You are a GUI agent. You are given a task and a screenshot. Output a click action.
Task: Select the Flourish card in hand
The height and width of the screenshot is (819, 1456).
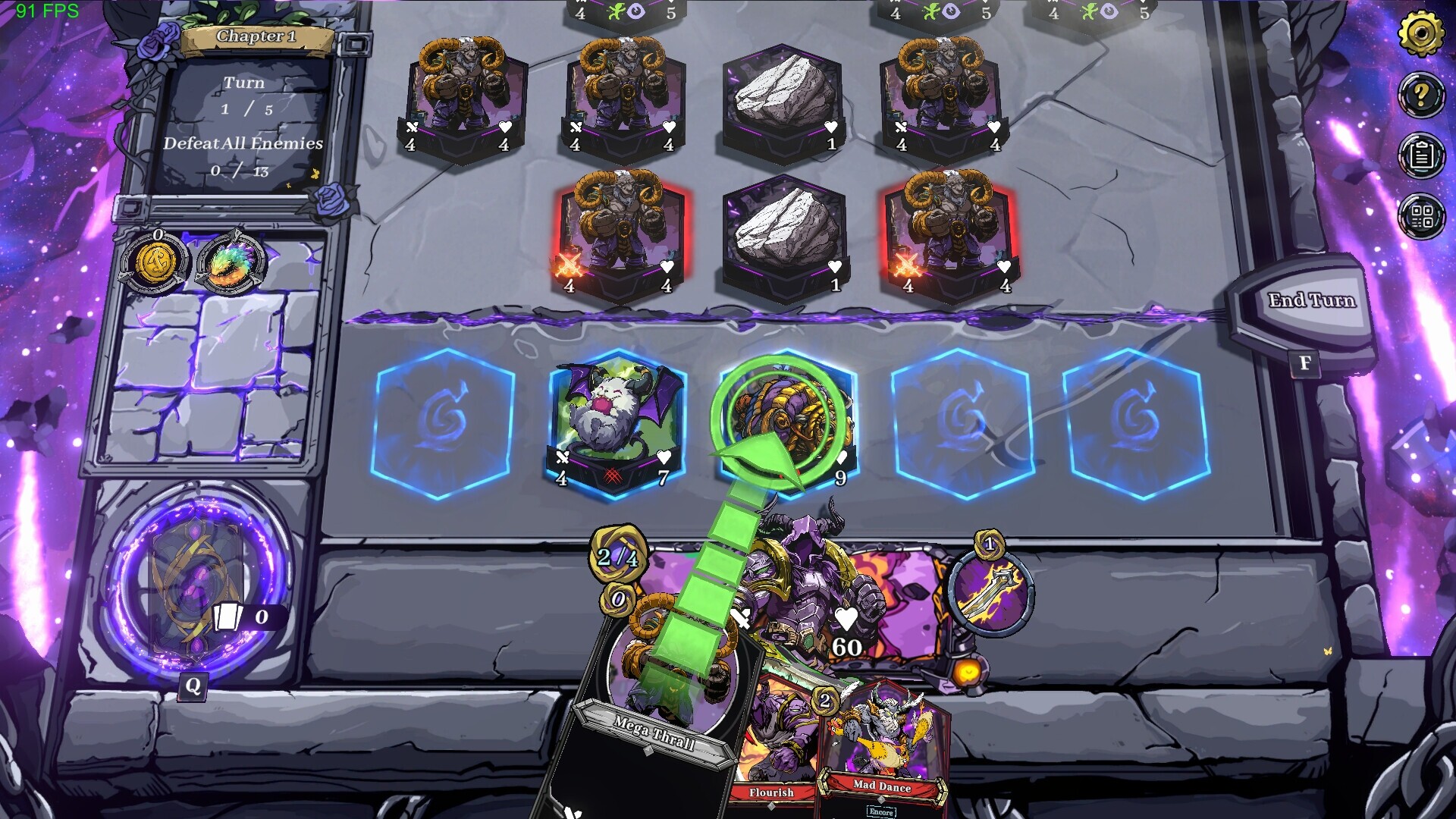point(773,751)
